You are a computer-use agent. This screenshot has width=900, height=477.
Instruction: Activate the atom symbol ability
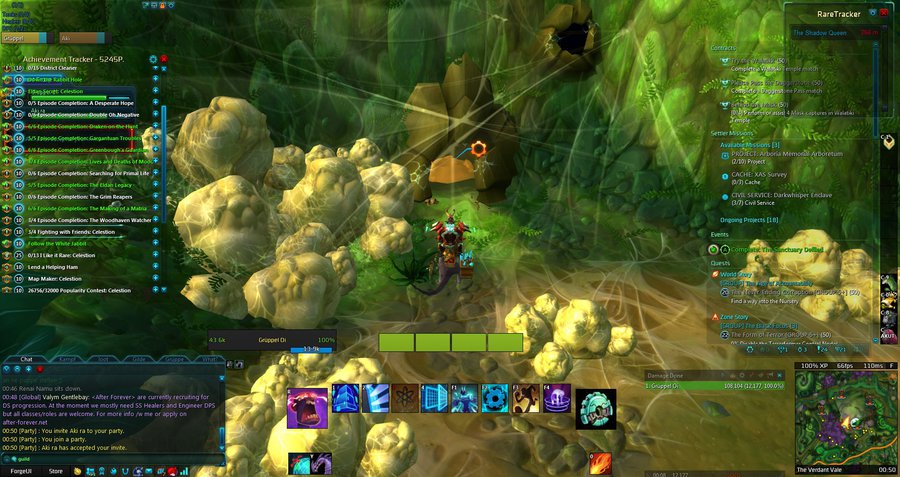pos(405,398)
